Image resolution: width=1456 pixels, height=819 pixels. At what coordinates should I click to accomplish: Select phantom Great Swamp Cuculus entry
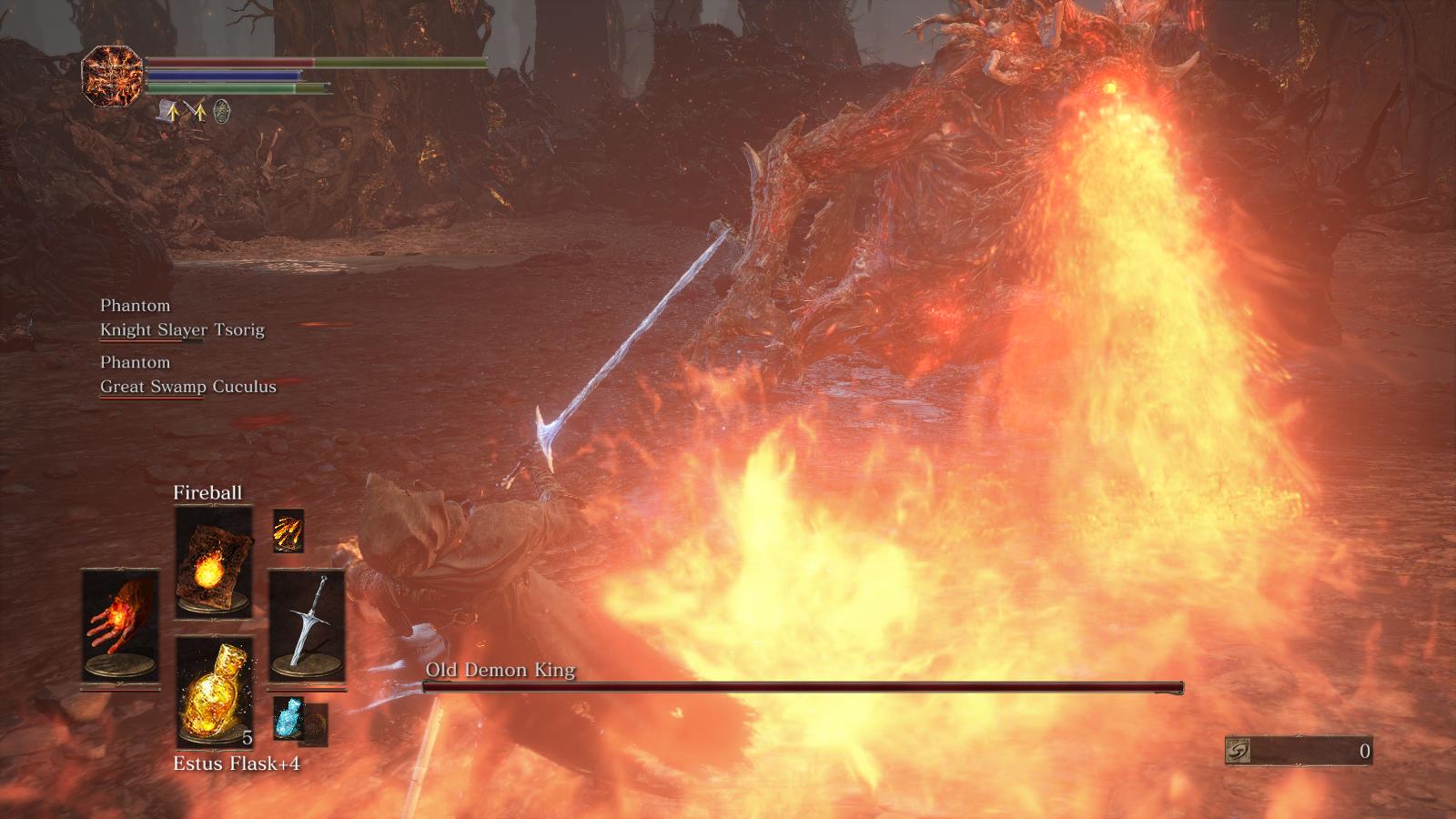coord(187,386)
